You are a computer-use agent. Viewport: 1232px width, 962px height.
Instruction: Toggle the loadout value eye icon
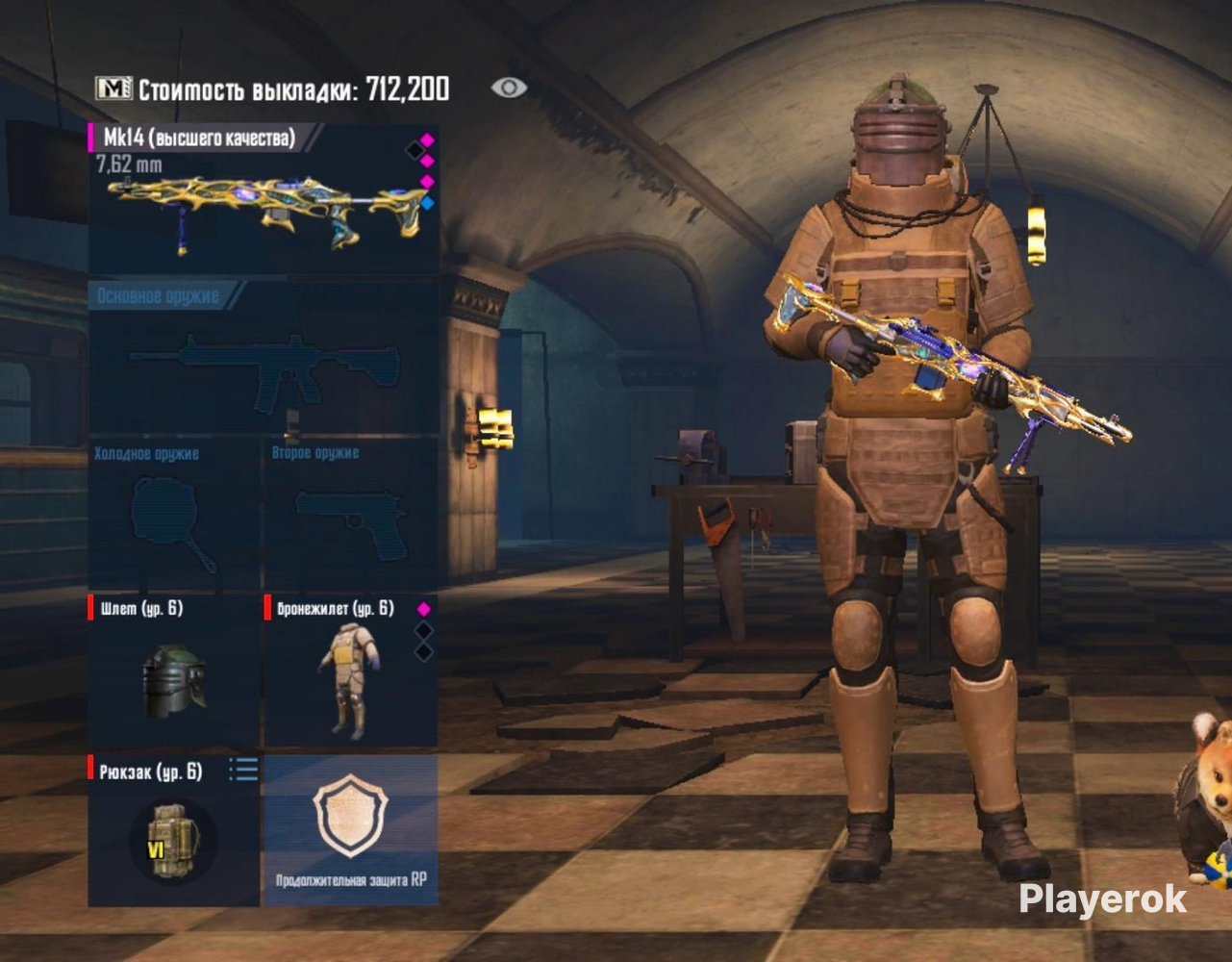509,89
